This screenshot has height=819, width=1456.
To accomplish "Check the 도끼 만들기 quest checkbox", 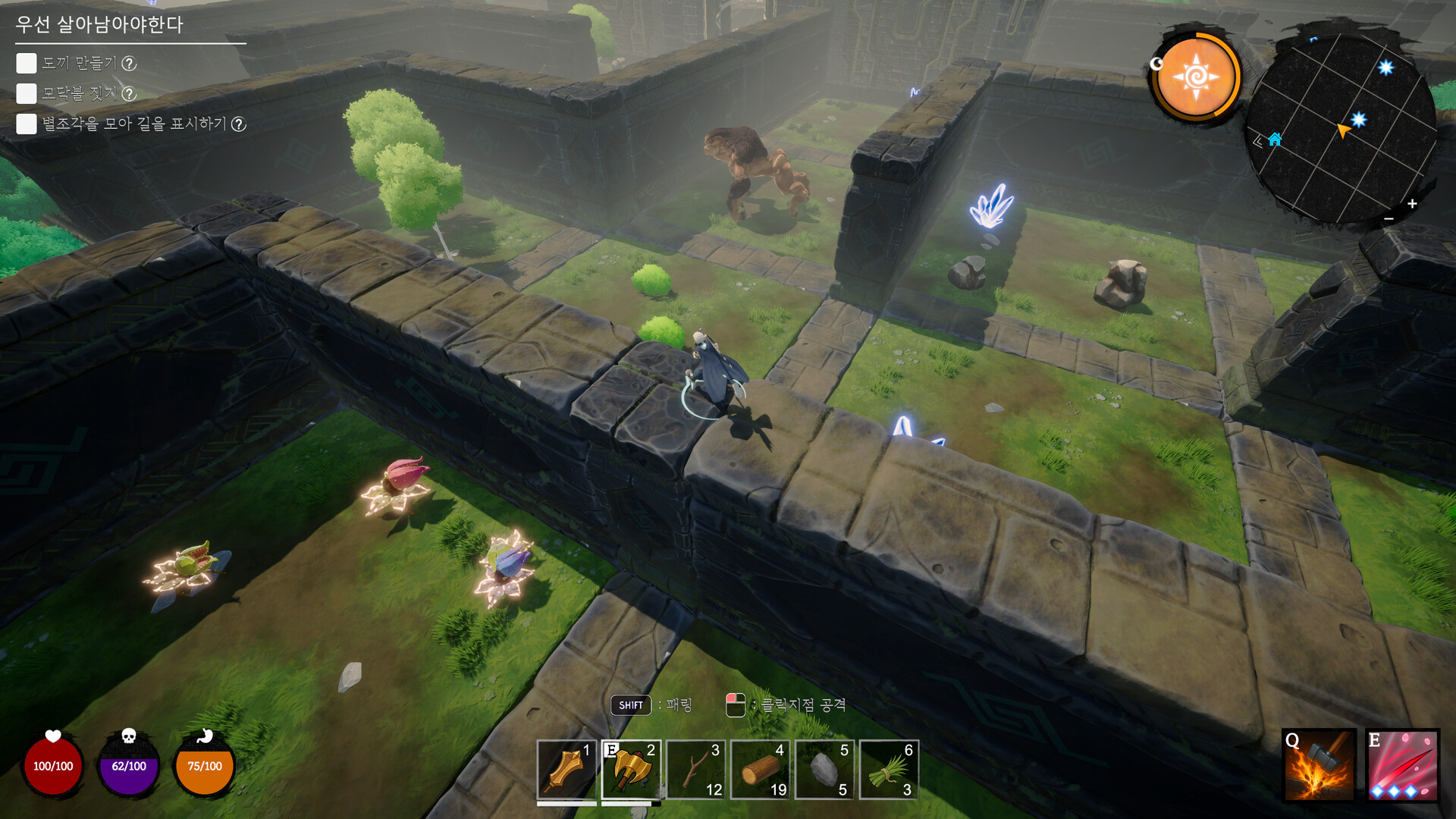I will coord(26,64).
